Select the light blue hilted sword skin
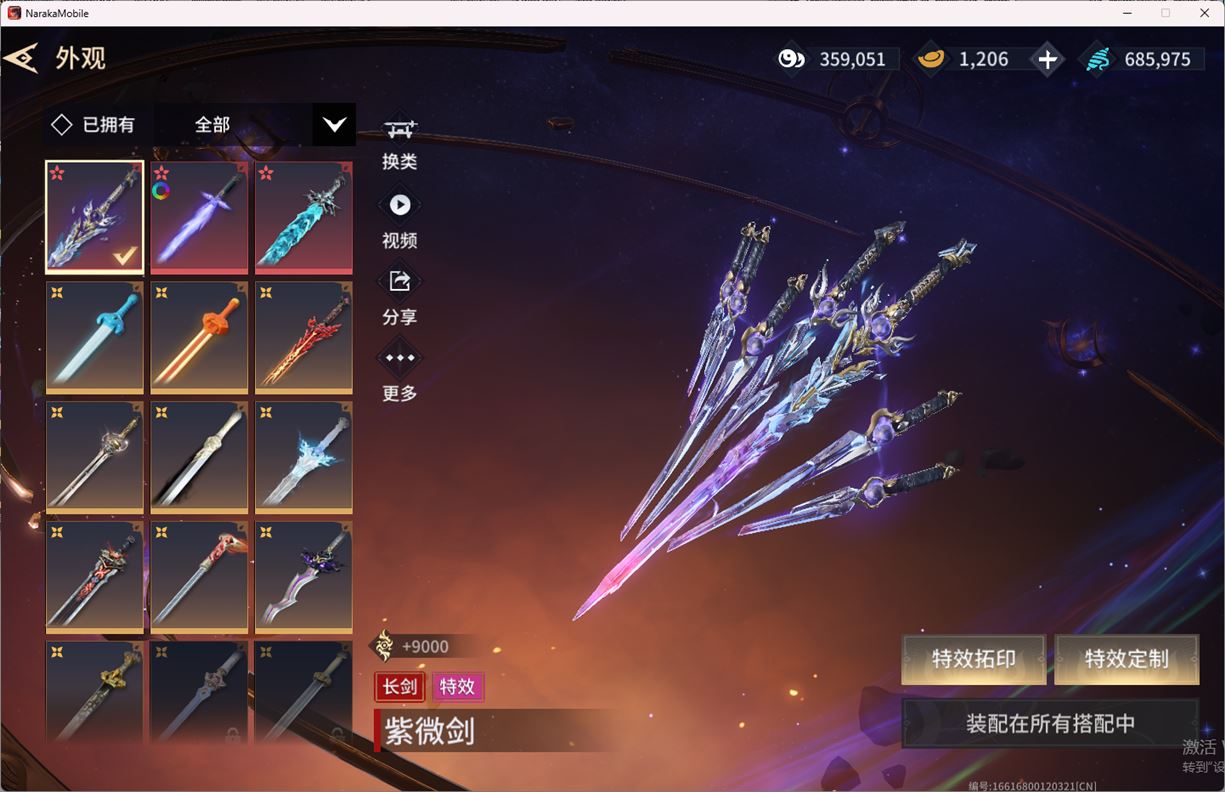The height and width of the screenshot is (792, 1225). [x=94, y=336]
